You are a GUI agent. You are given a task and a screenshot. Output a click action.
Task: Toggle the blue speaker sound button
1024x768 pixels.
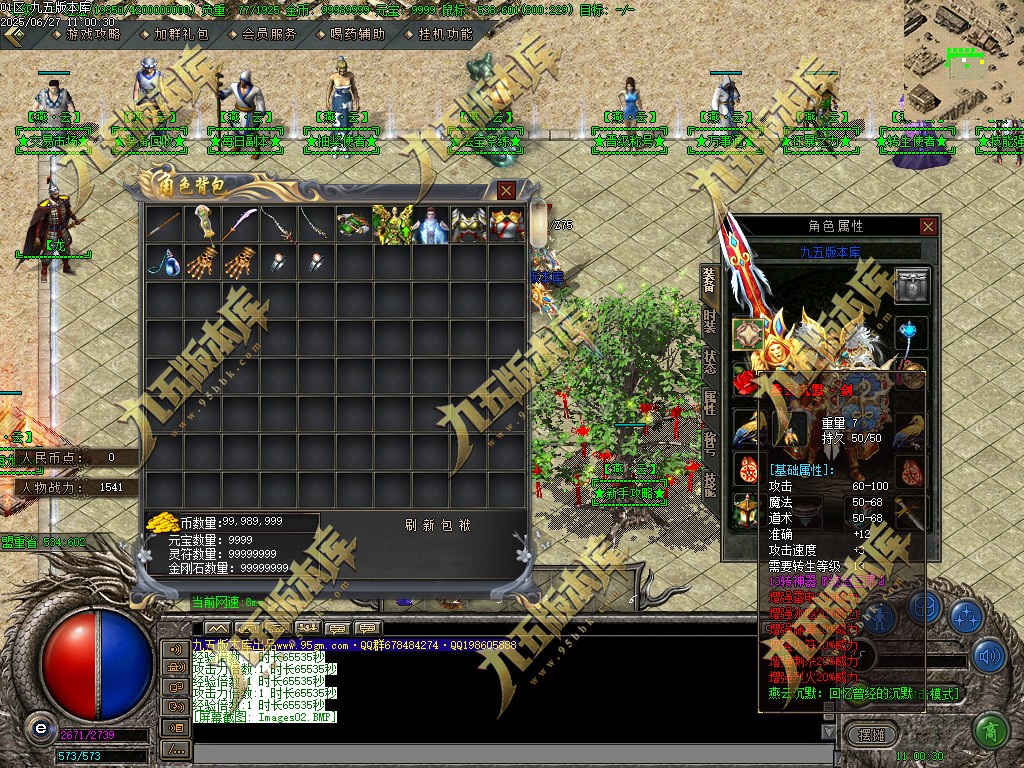pyautogui.click(x=989, y=656)
